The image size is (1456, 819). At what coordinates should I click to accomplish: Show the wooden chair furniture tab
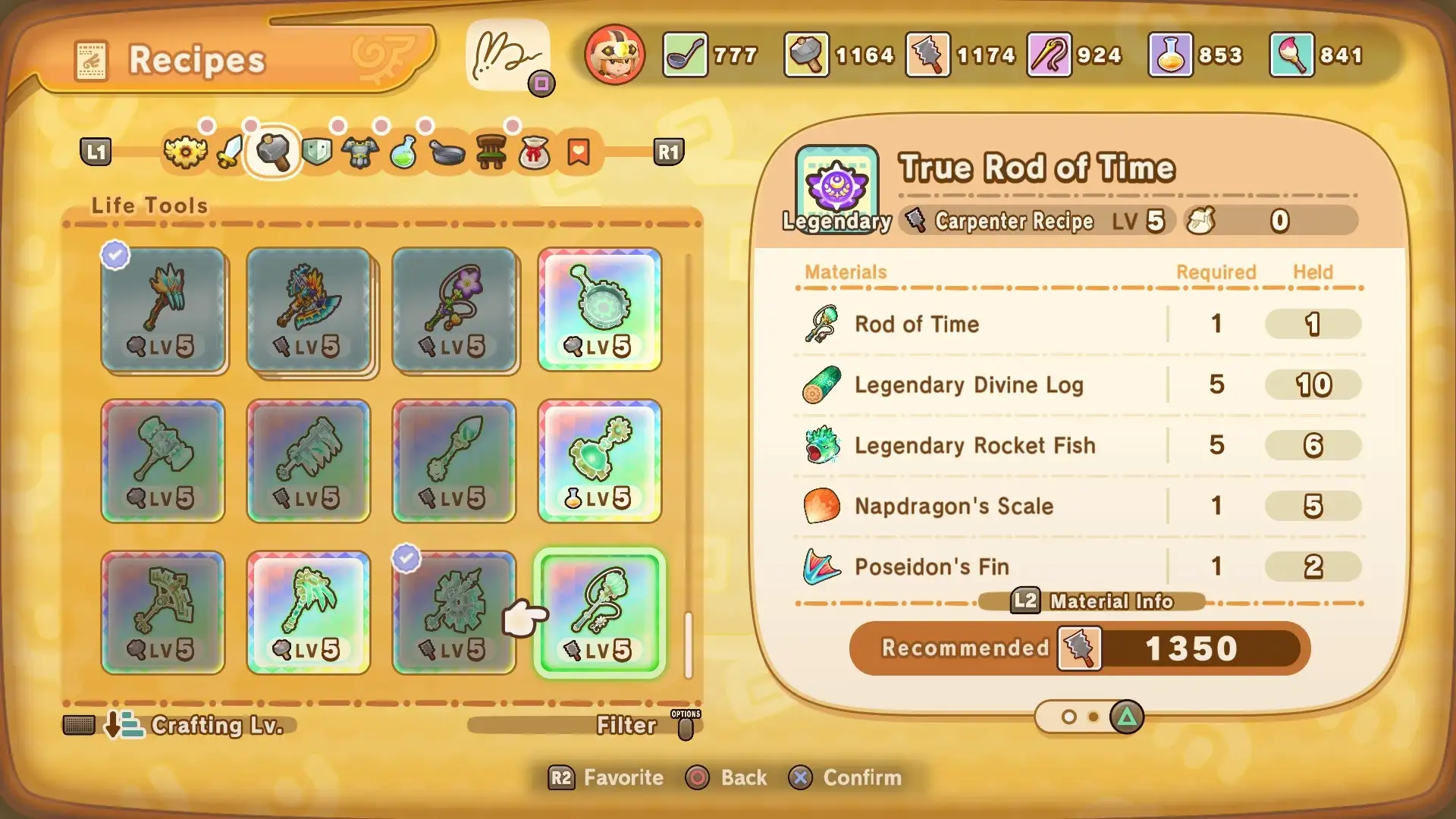[x=491, y=152]
